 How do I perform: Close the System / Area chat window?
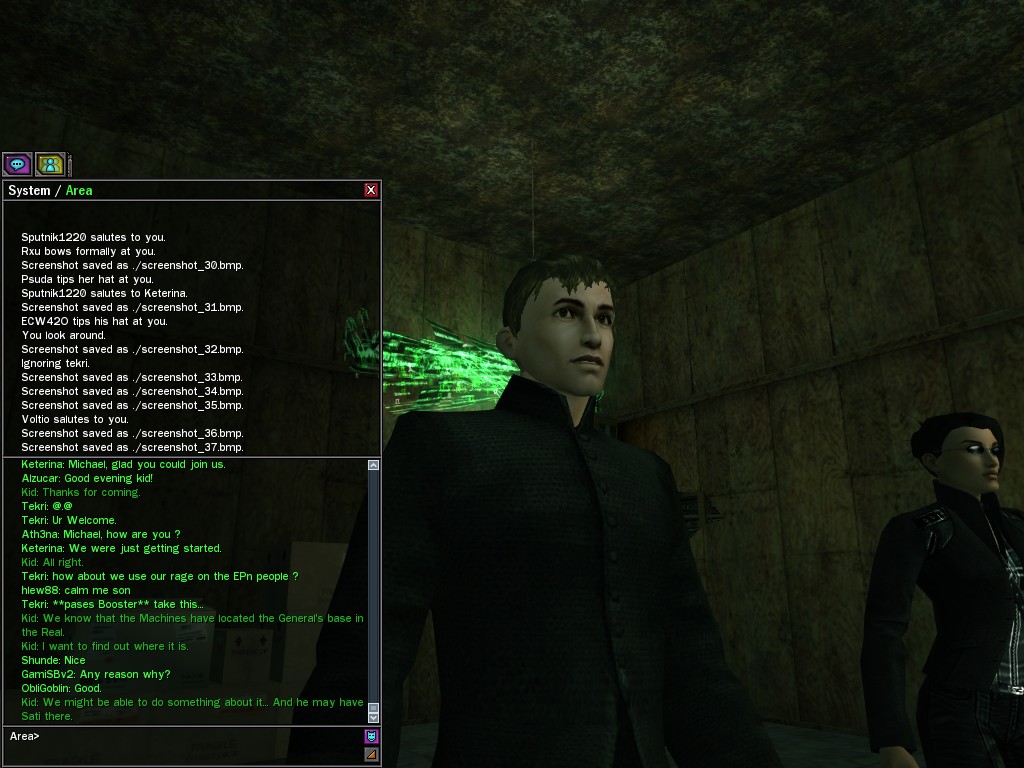[x=371, y=190]
